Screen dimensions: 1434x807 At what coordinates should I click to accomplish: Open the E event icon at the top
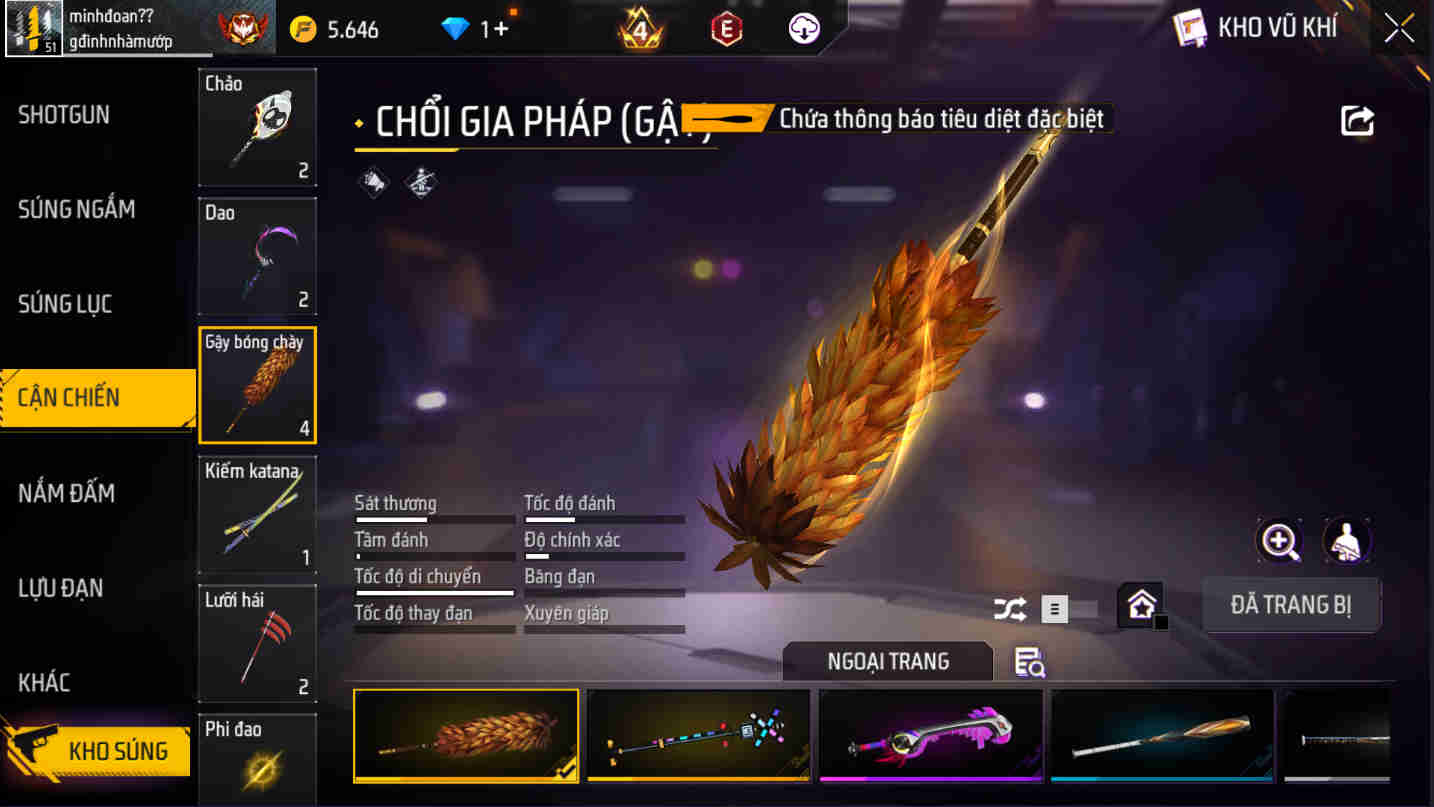point(725,27)
